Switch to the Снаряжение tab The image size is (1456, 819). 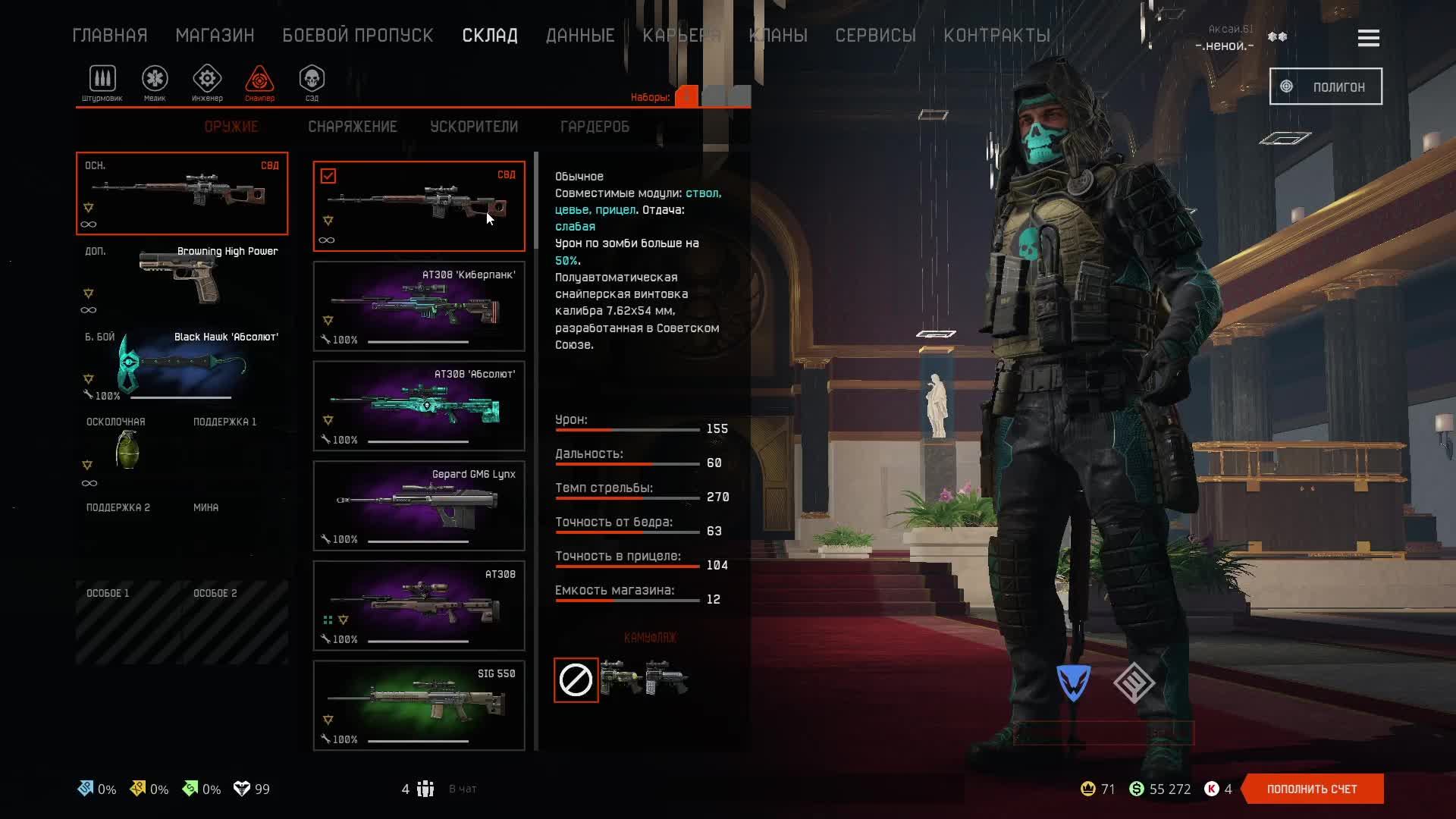[353, 127]
